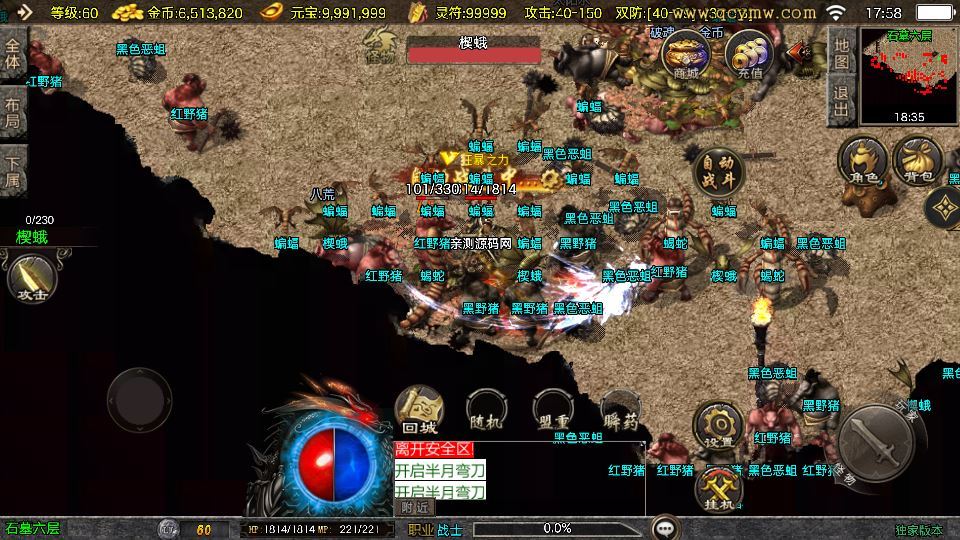
Task: Teleport with the 盟重 button
Action: tap(553, 409)
